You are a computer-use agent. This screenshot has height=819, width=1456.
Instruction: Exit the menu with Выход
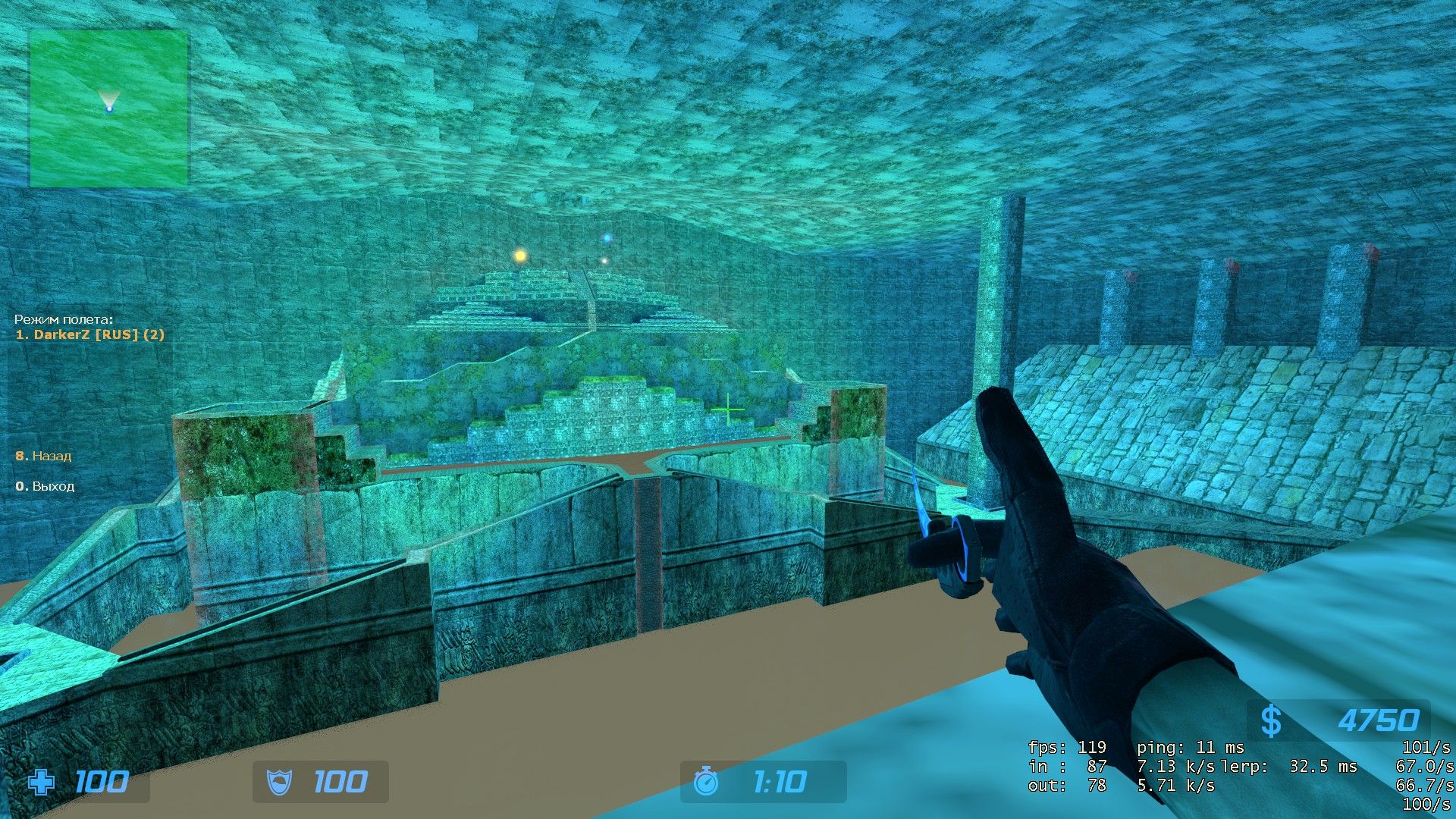(x=45, y=486)
